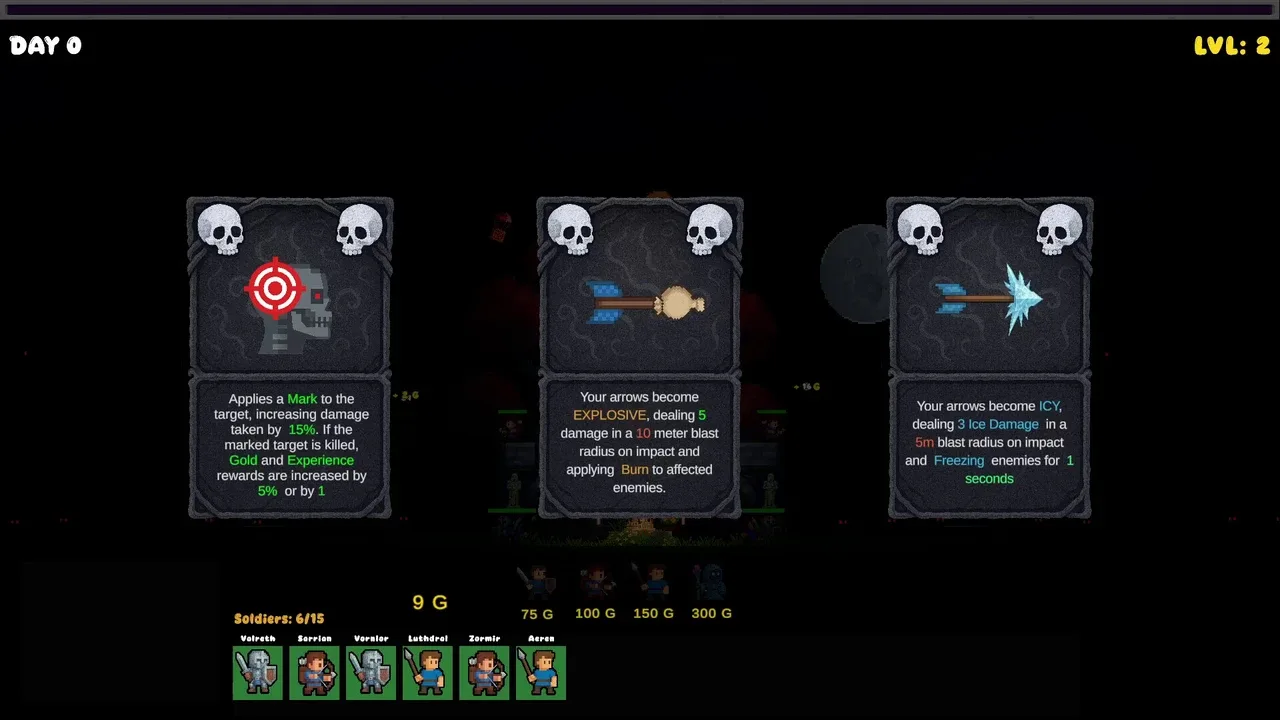This screenshot has height=720, width=1280.
Task: Select archer Sarrian's portrait
Action: pyautogui.click(x=314, y=672)
